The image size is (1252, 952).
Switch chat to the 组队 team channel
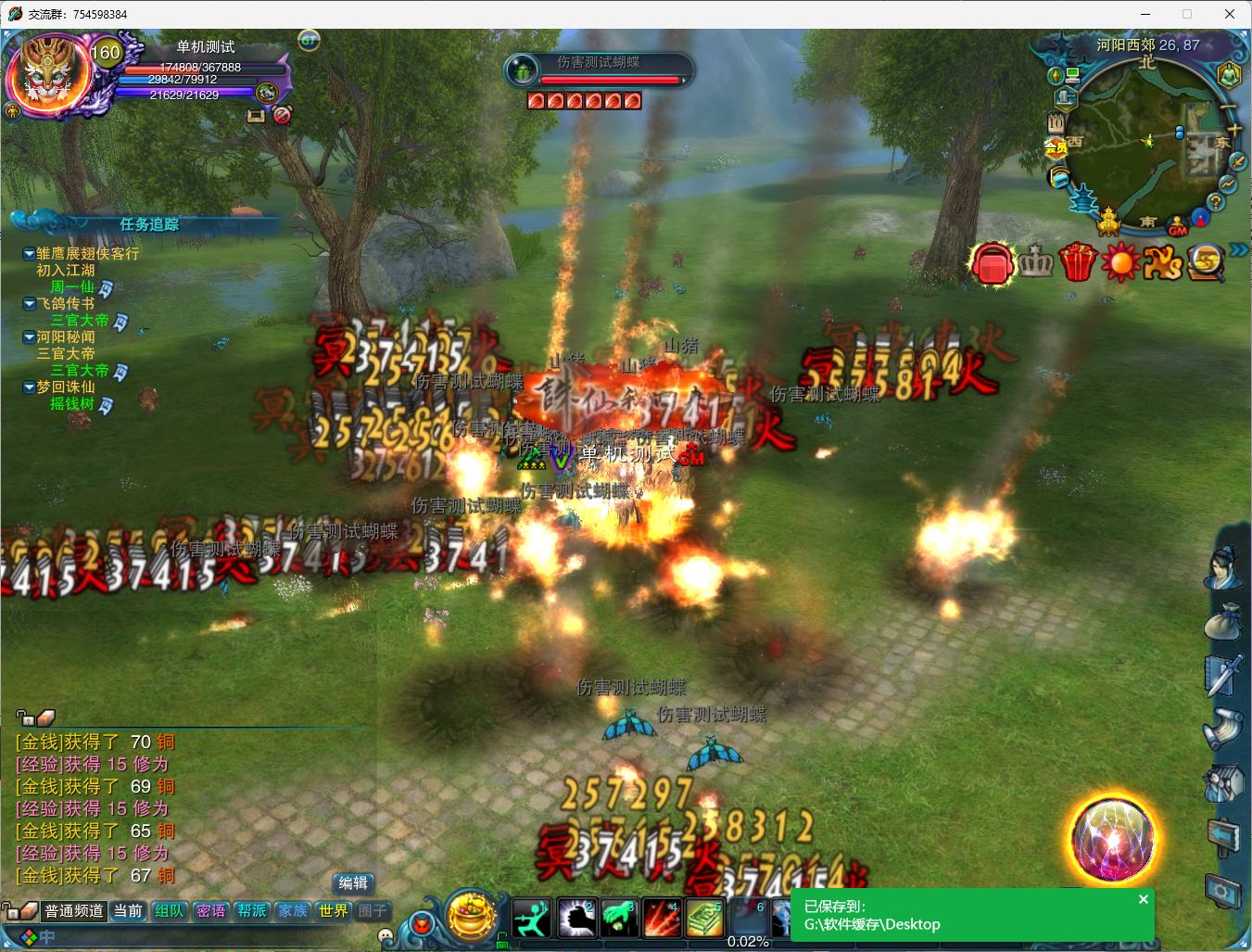pos(169,911)
